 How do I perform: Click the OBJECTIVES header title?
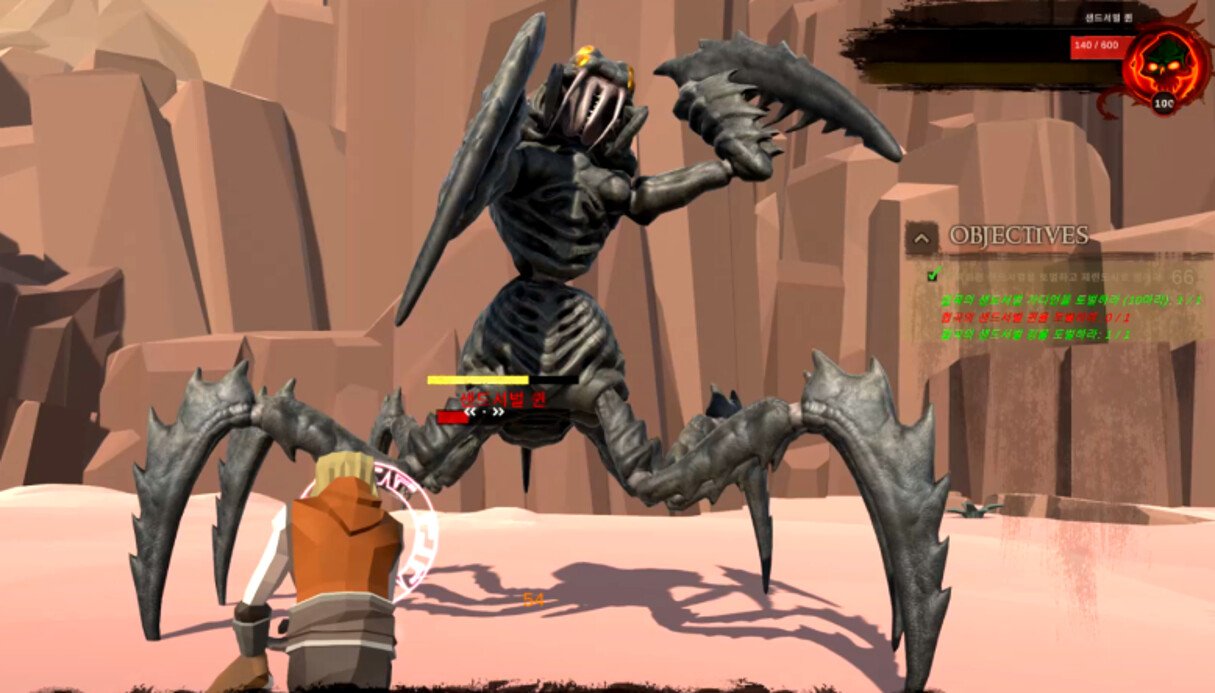1018,236
